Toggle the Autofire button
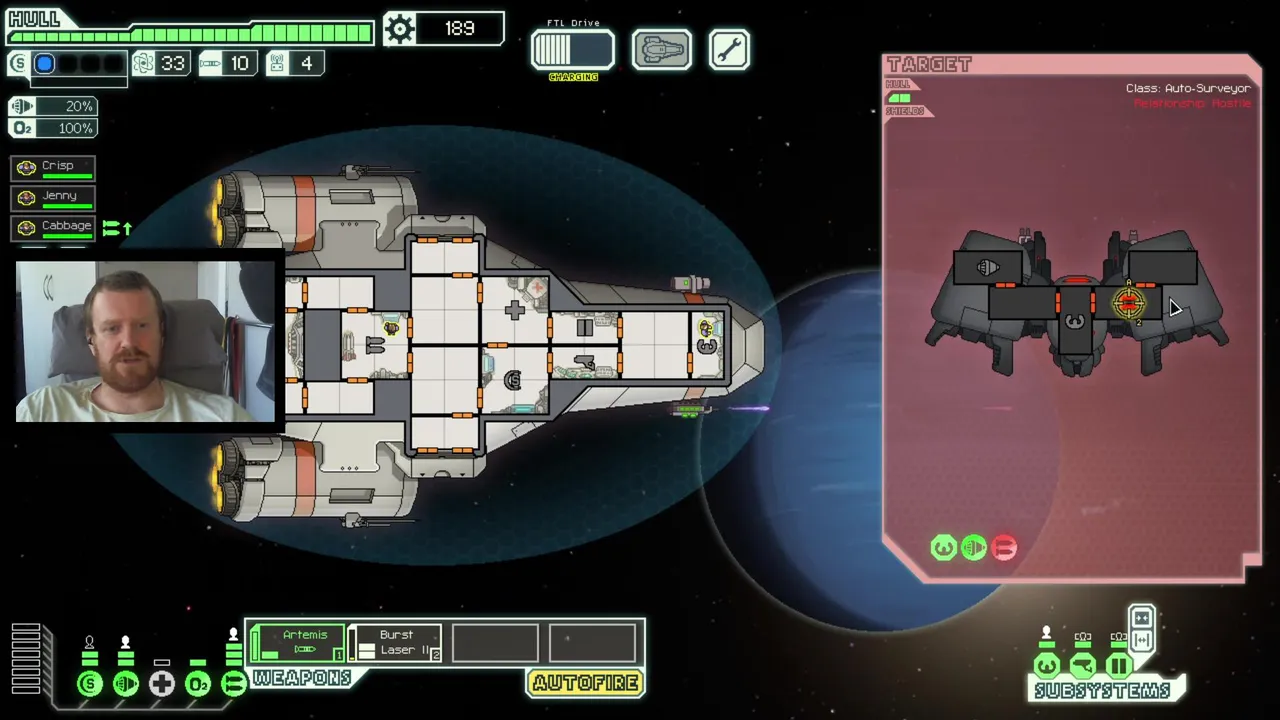Viewport: 1280px width, 720px height. [x=586, y=684]
